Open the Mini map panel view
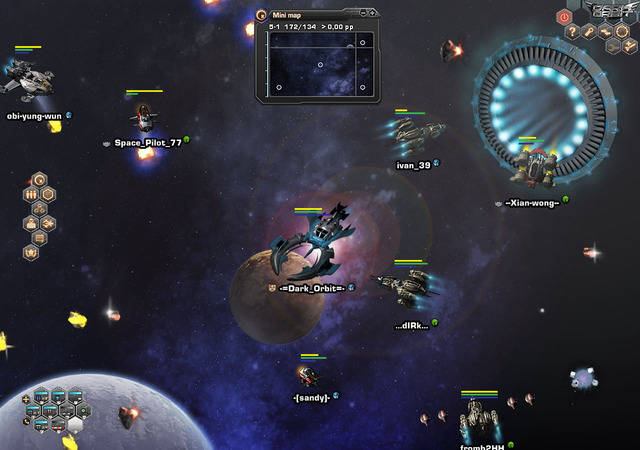The image size is (640, 450). coord(320,64)
